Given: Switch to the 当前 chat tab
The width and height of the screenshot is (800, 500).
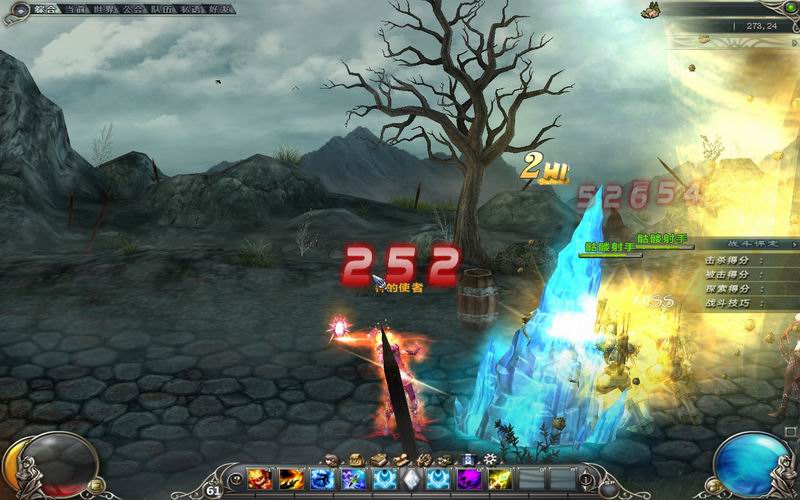Looking at the screenshot, I should tap(76, 8).
